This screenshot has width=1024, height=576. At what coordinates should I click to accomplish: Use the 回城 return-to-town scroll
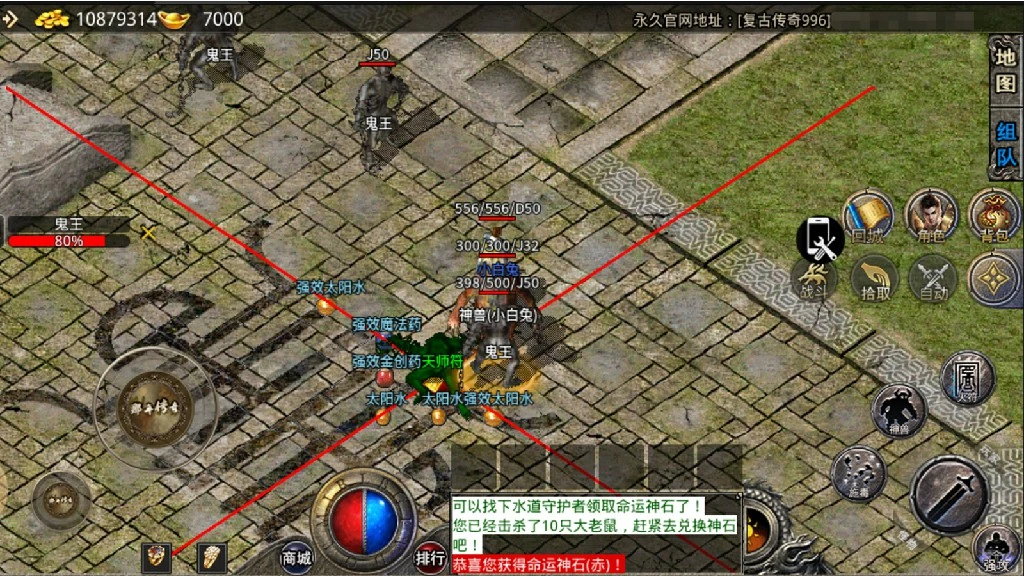[866, 217]
